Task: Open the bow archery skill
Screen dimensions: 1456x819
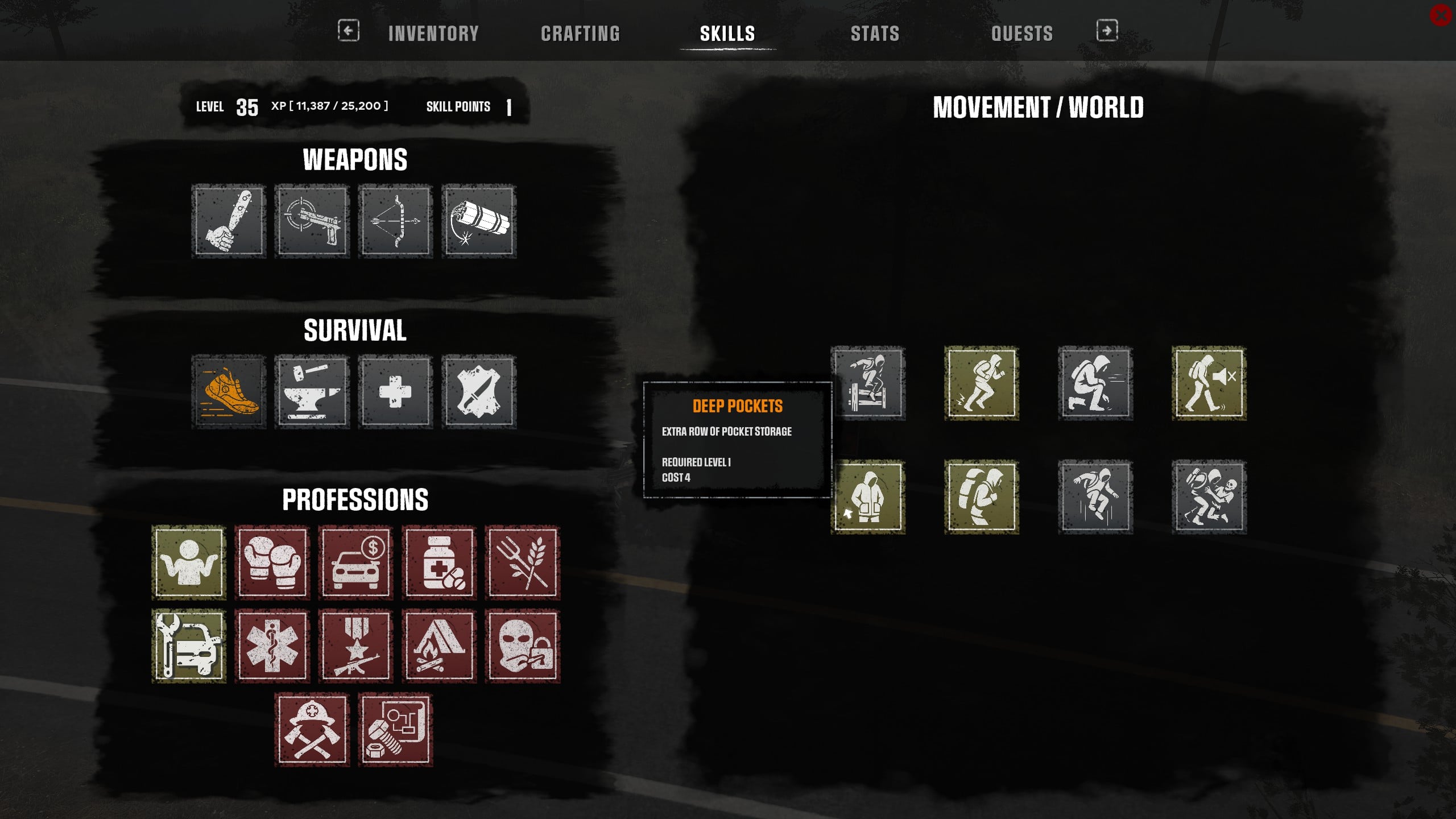Action: pos(396,221)
